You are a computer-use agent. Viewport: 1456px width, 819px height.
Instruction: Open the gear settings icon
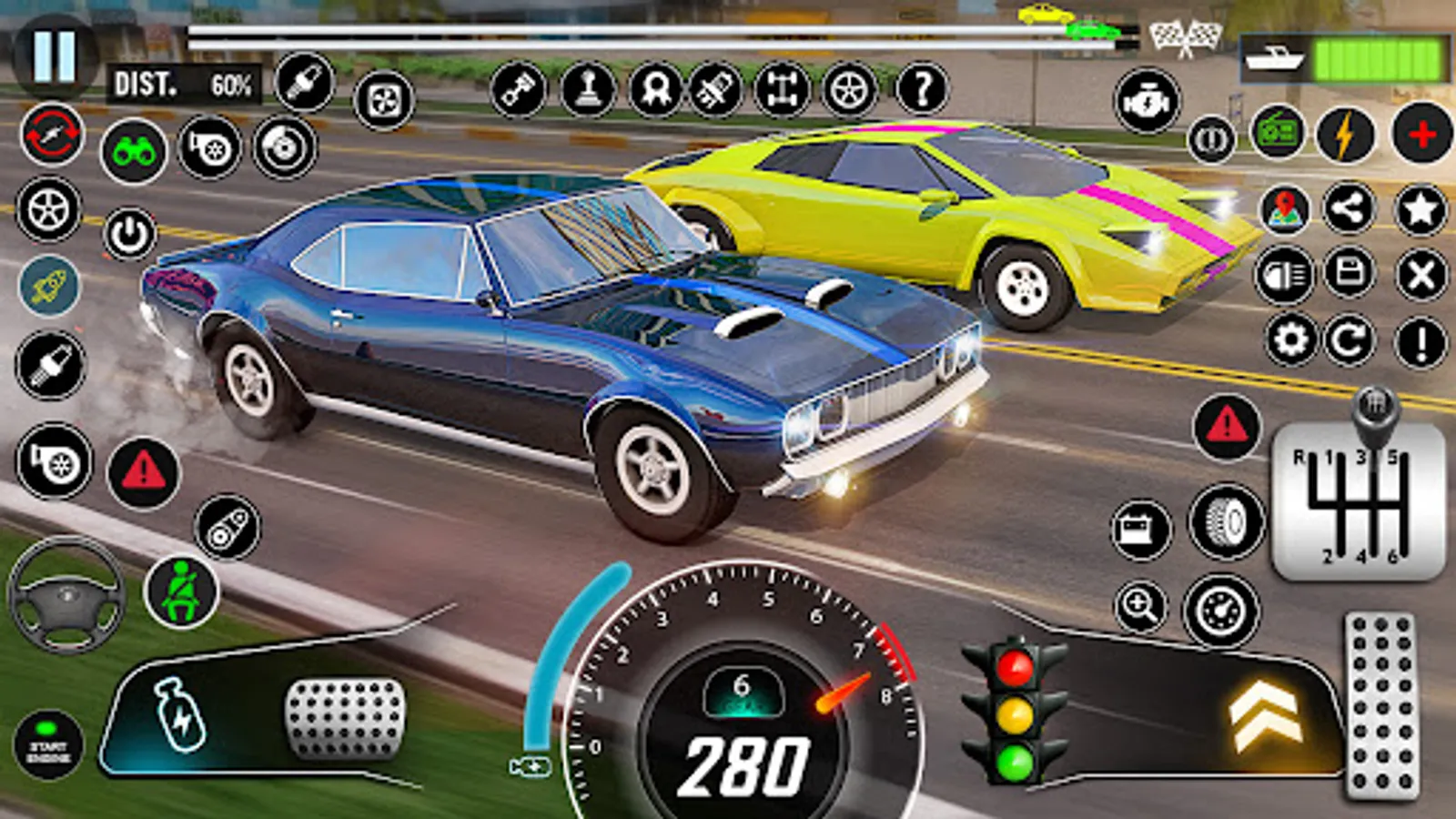pyautogui.click(x=1291, y=341)
